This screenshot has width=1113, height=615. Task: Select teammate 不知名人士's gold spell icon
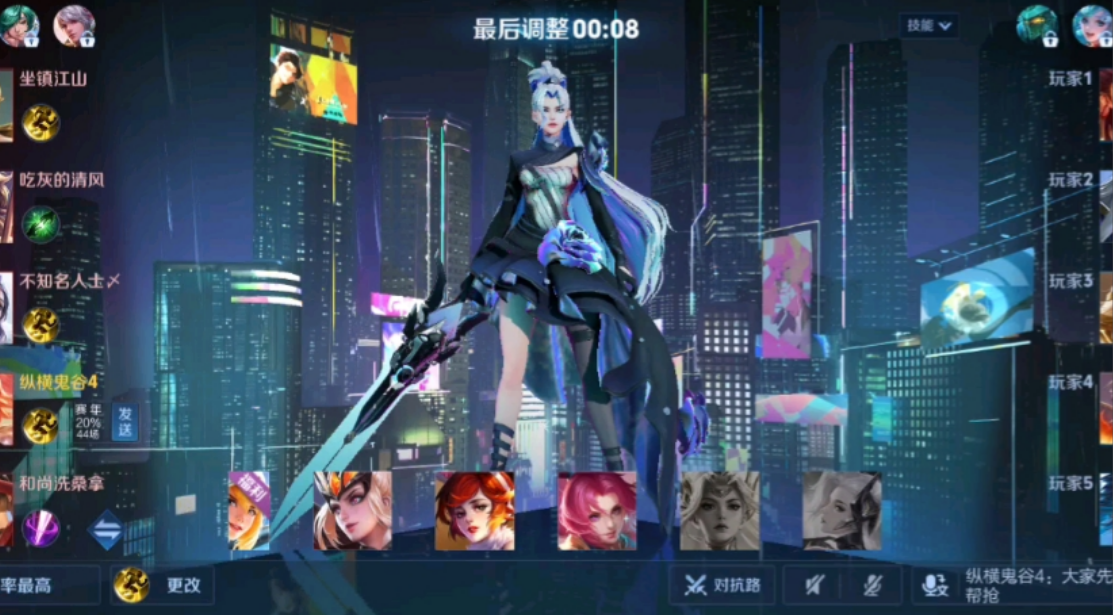point(41,325)
